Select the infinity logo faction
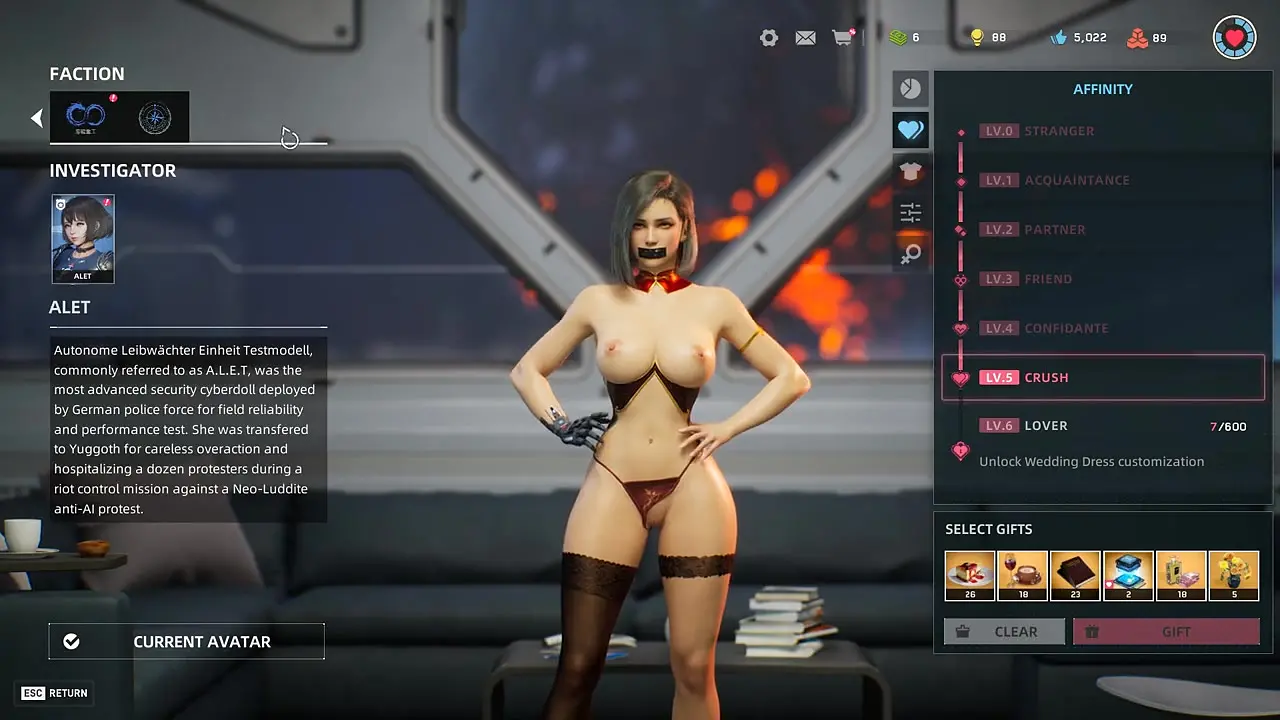The image size is (1280, 720). click(85, 118)
